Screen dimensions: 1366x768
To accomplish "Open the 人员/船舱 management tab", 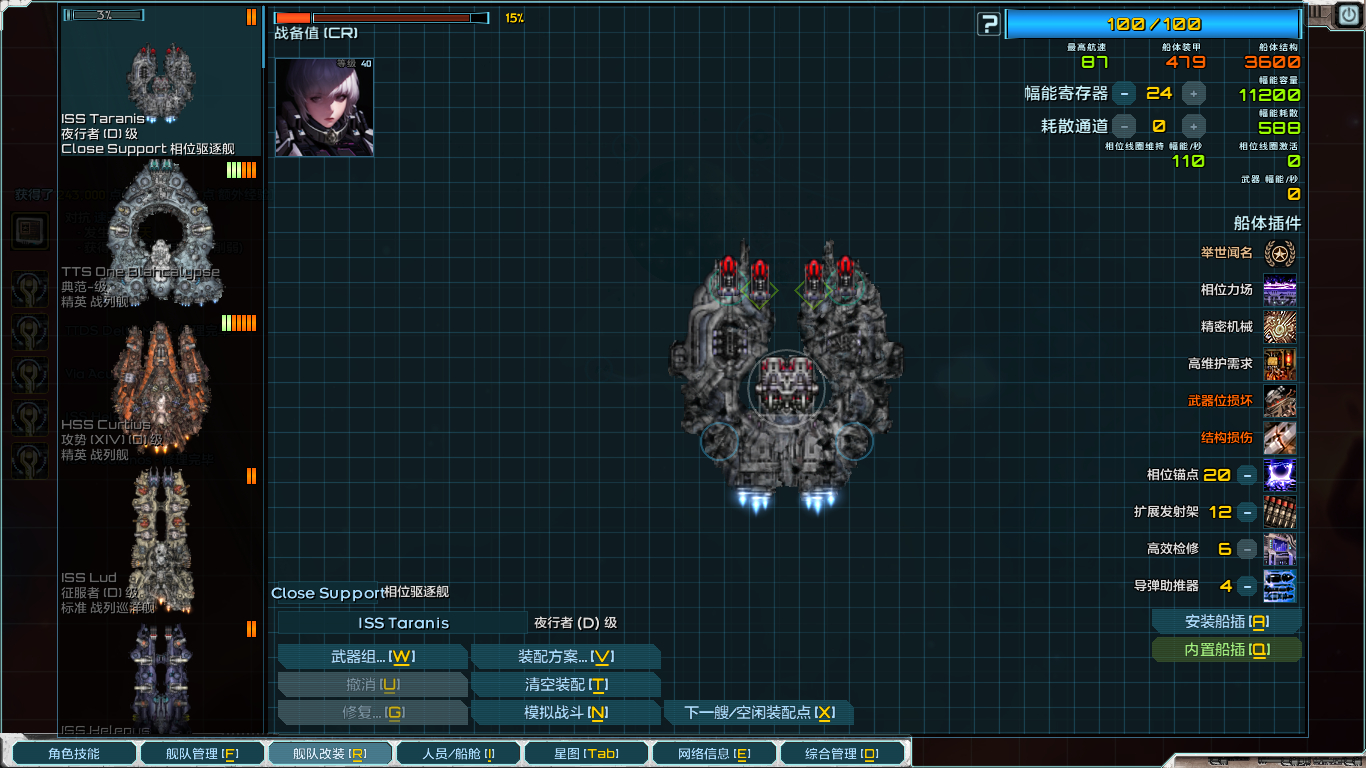I will coord(458,753).
